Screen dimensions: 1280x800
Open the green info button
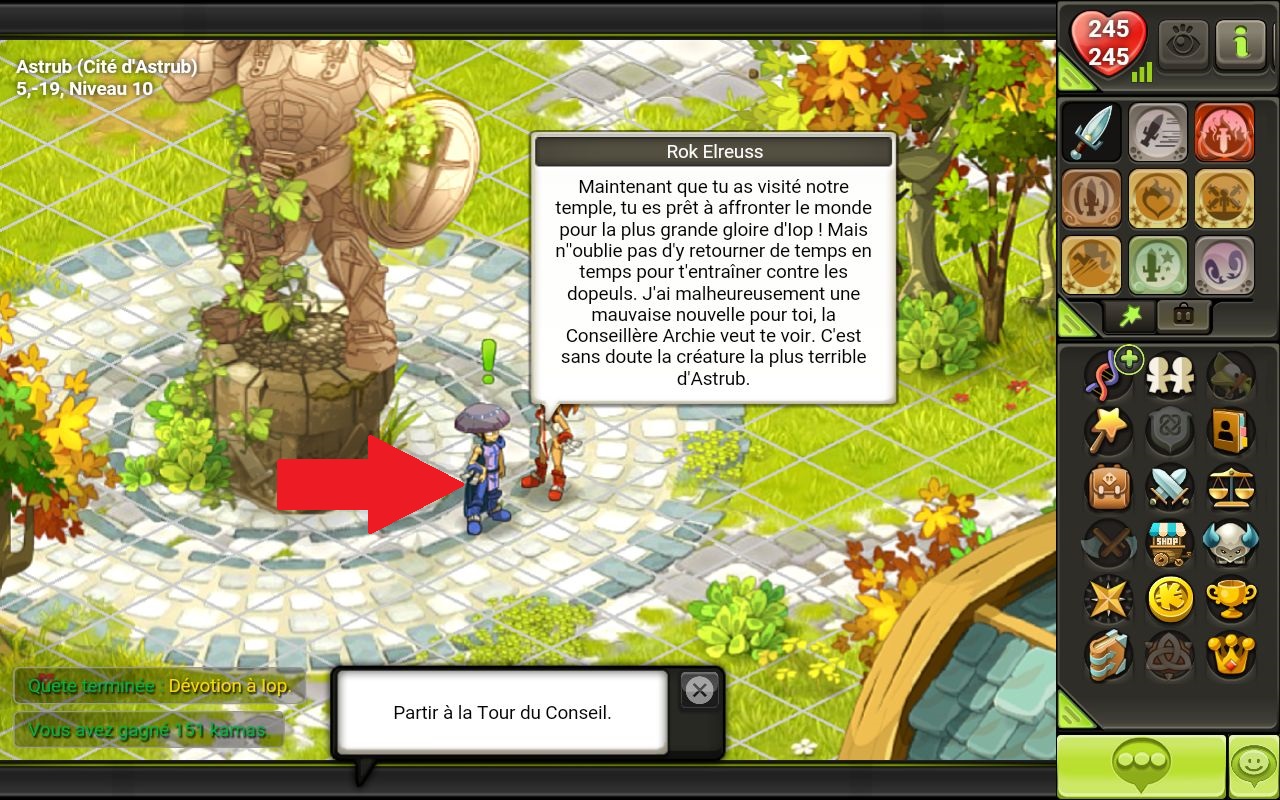(1242, 45)
